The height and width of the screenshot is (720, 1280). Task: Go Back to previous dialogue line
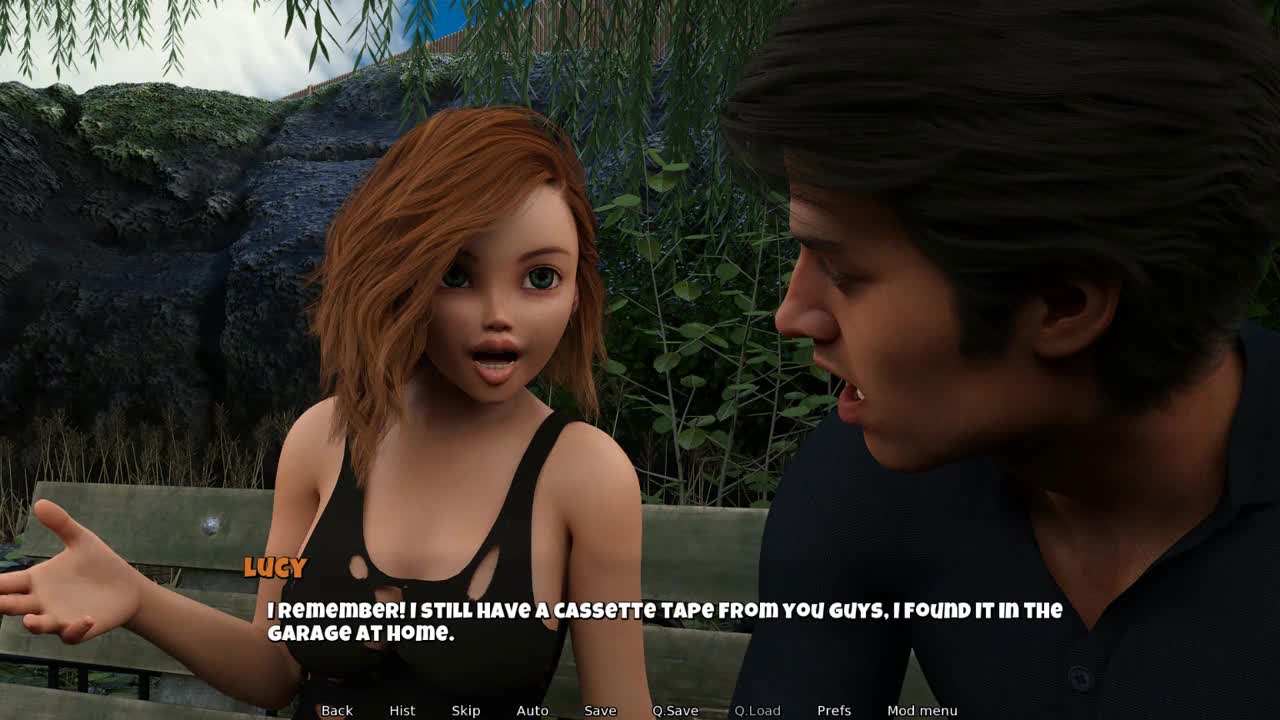point(337,710)
